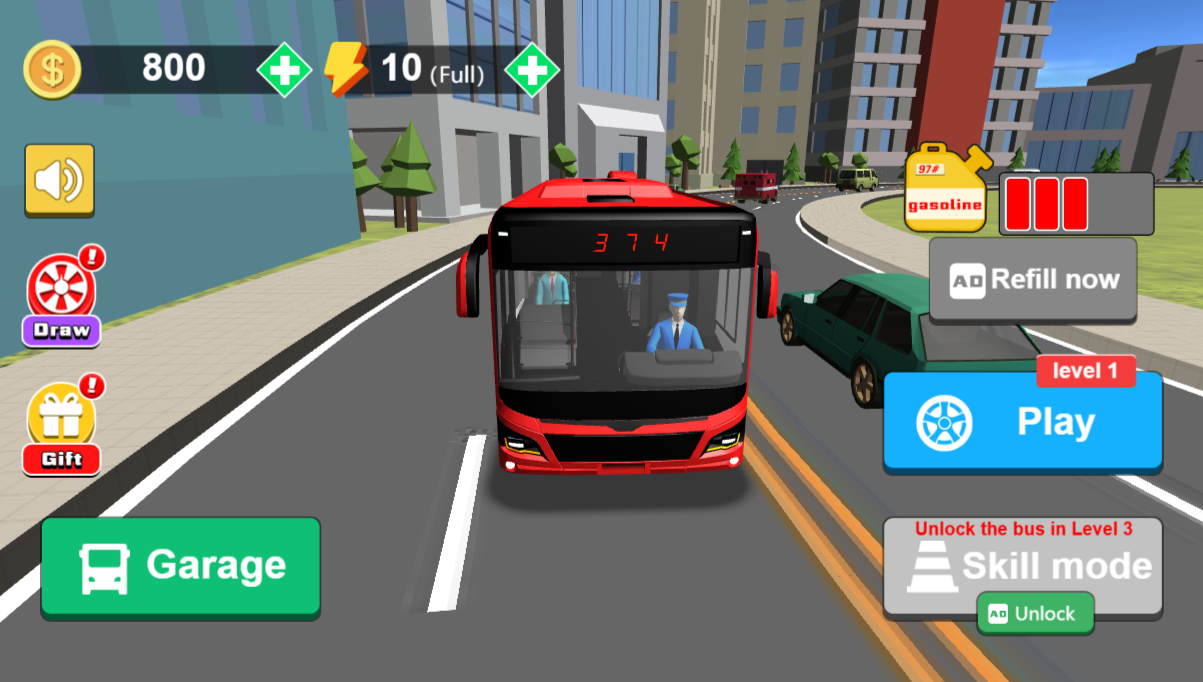
Task: Unlock Skill mode via ad
Action: 1035,613
